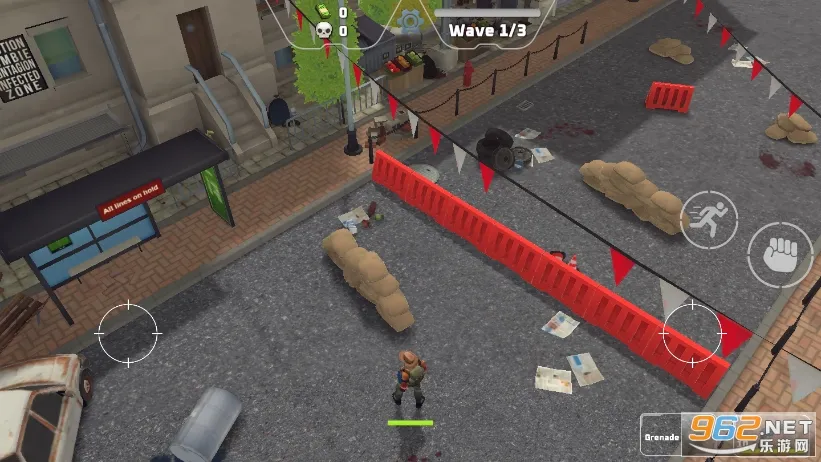Tap the left crosshair joystick
The width and height of the screenshot is (821, 462).
coord(127,332)
